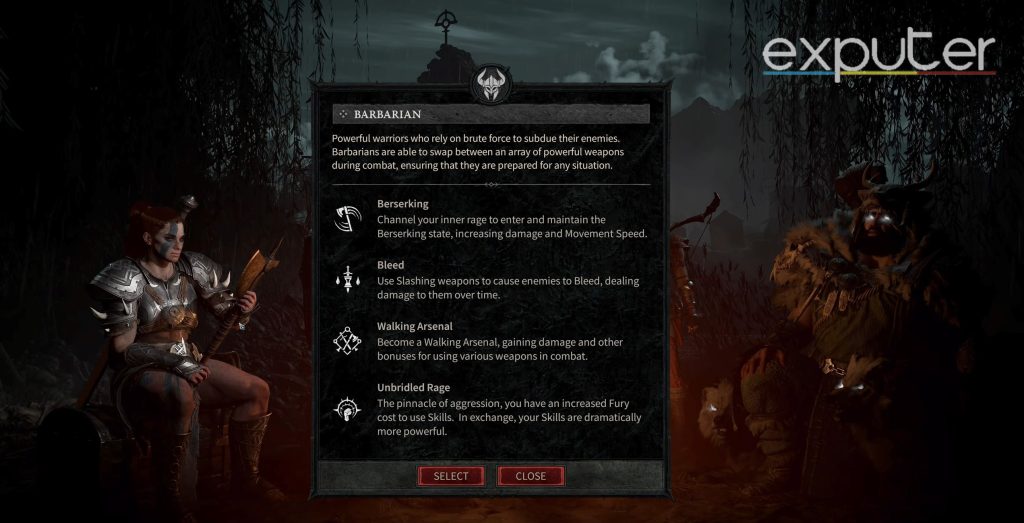Click the Walking Arsenal crossed-weapons icon
1024x523 pixels.
[346, 341]
